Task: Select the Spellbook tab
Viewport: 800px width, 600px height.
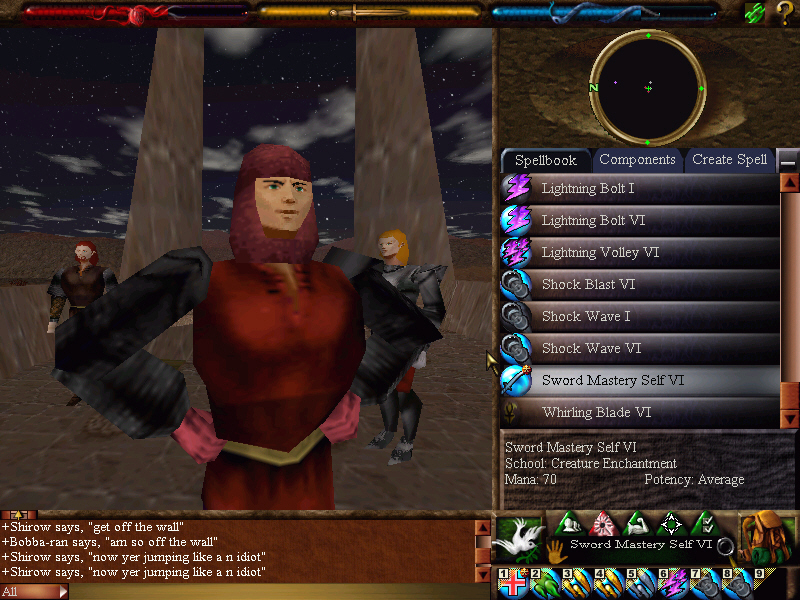Action: [x=546, y=160]
